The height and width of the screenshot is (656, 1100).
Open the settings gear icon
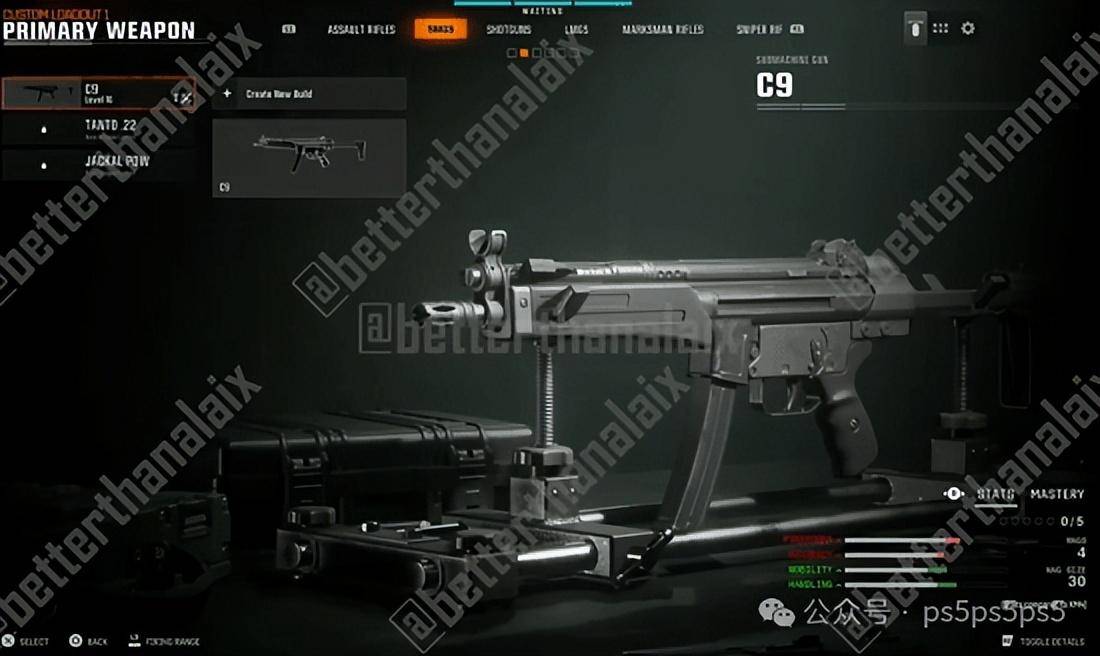coord(967,29)
